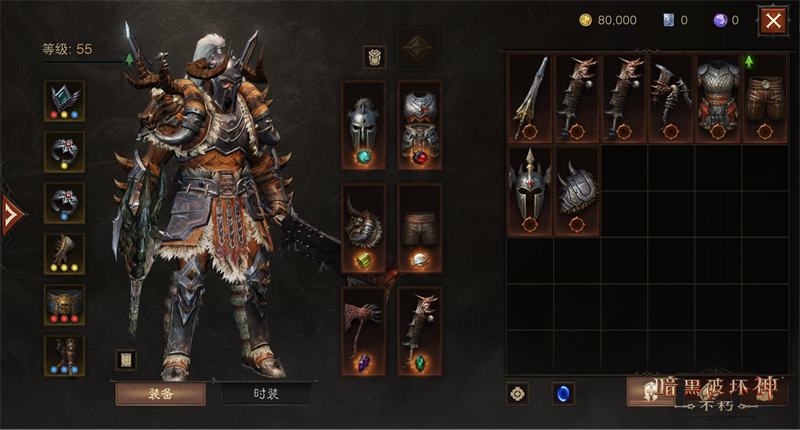Viewport: 800px width, 430px height.
Task: Select the spiked helmet in the bag
Action: [x=530, y=191]
